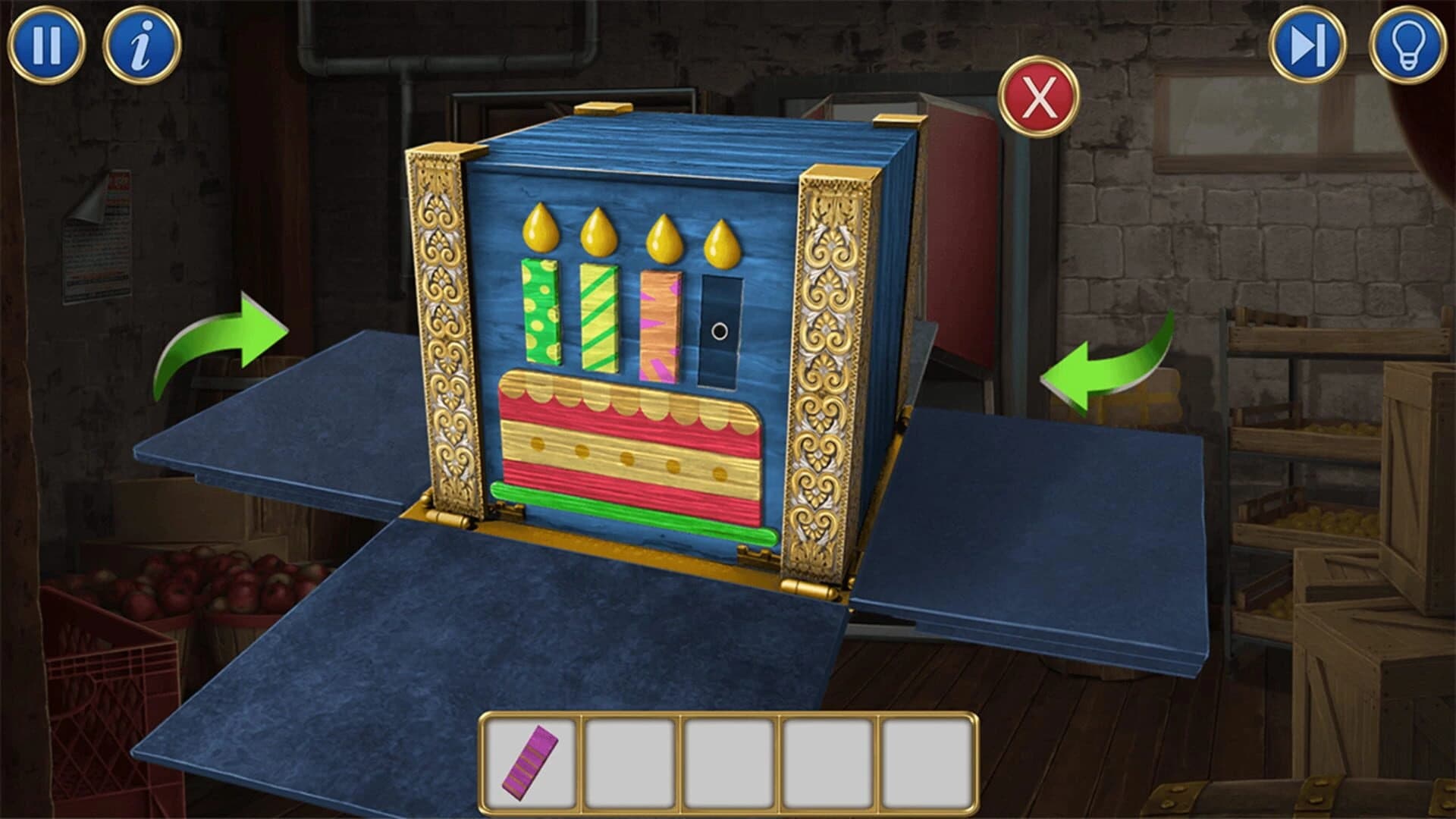Image resolution: width=1456 pixels, height=819 pixels.
Task: Tap the first candle flame
Action: (540, 227)
